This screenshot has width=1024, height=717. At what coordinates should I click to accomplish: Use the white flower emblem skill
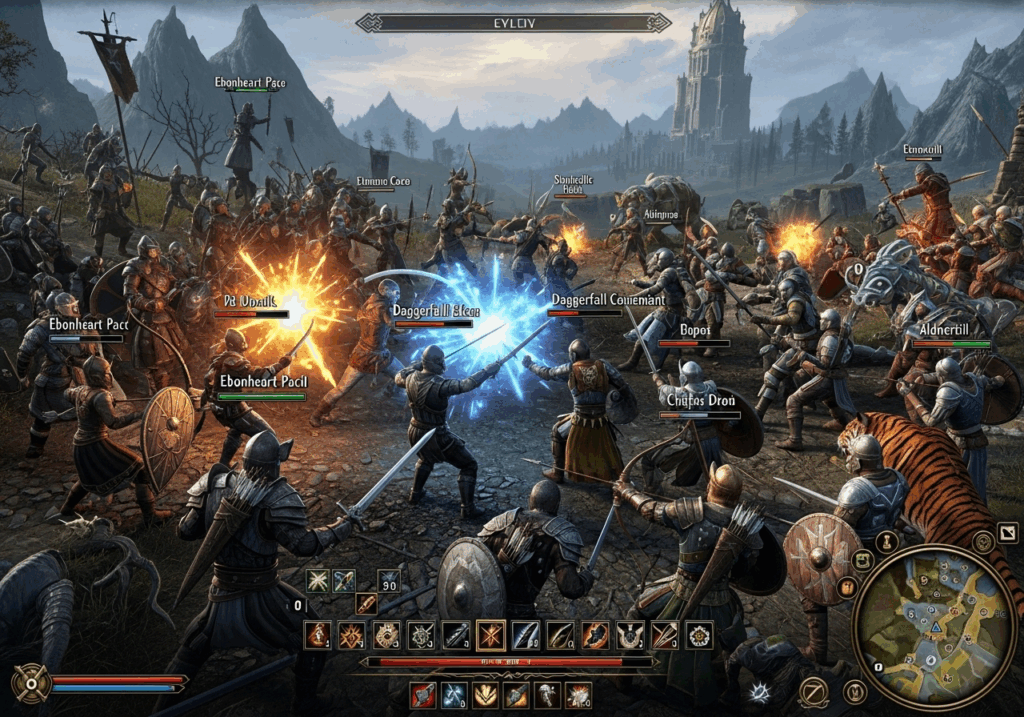(x=699, y=634)
